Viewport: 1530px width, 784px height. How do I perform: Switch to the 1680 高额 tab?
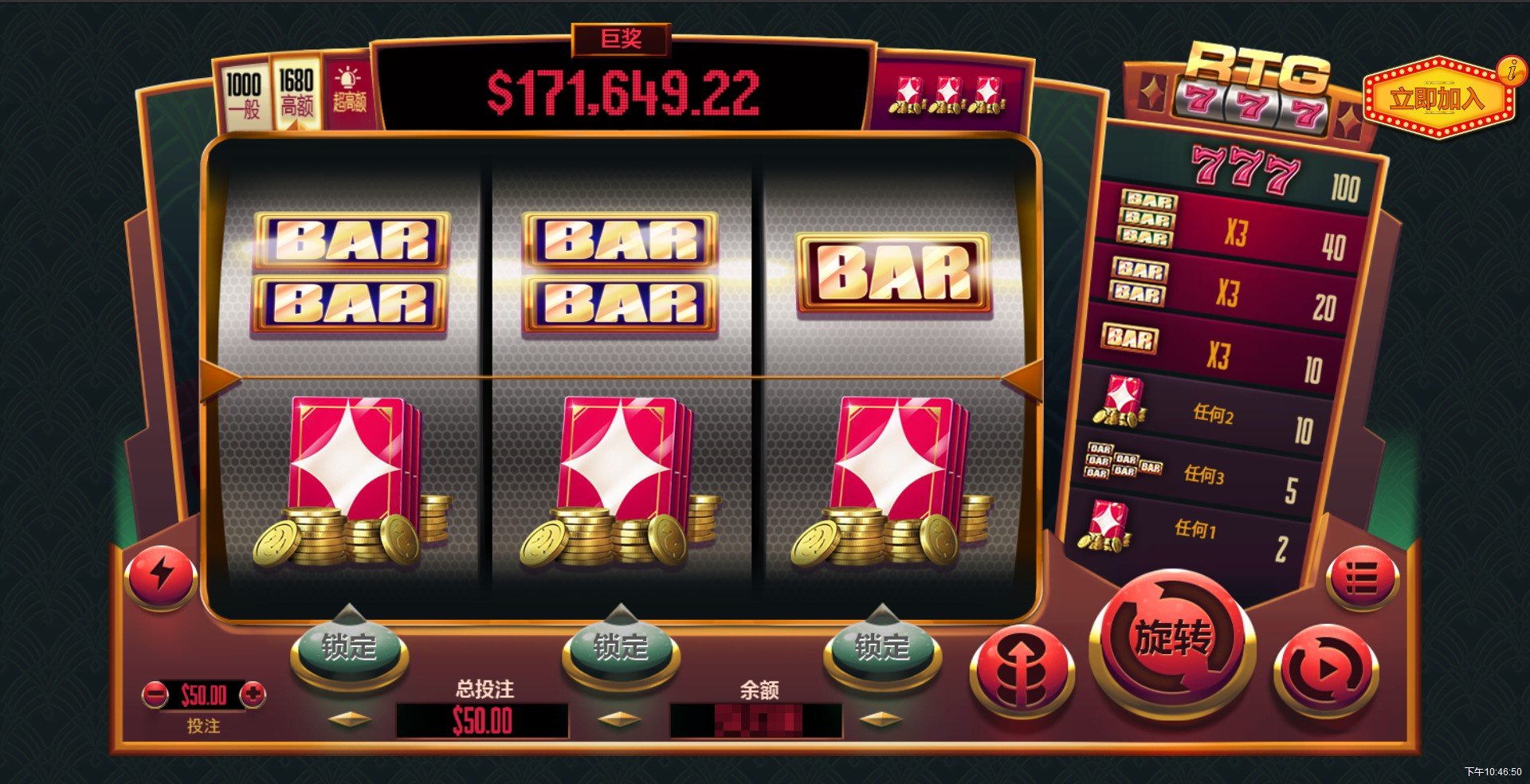point(296,93)
